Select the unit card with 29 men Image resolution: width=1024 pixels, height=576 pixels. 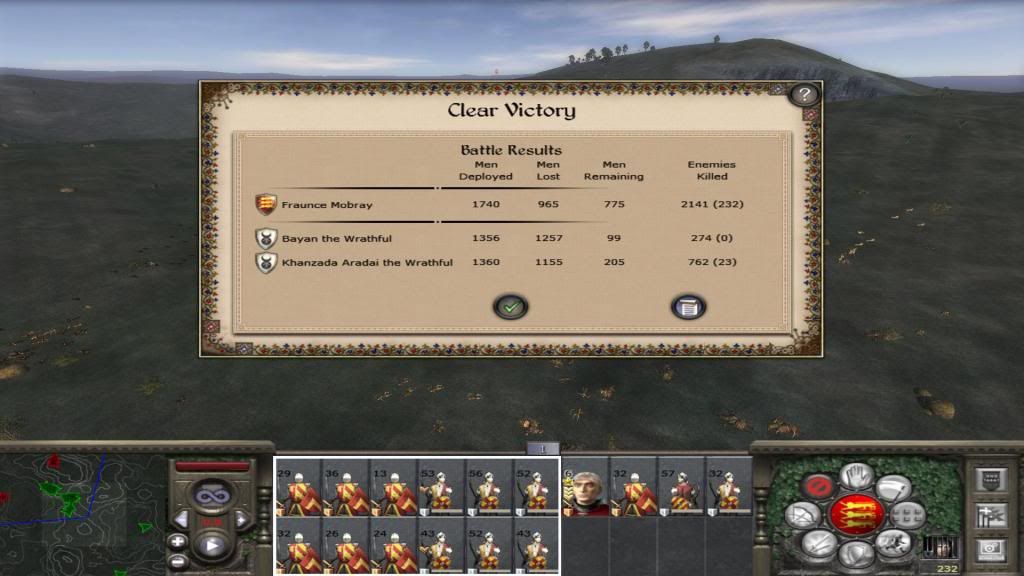point(299,487)
